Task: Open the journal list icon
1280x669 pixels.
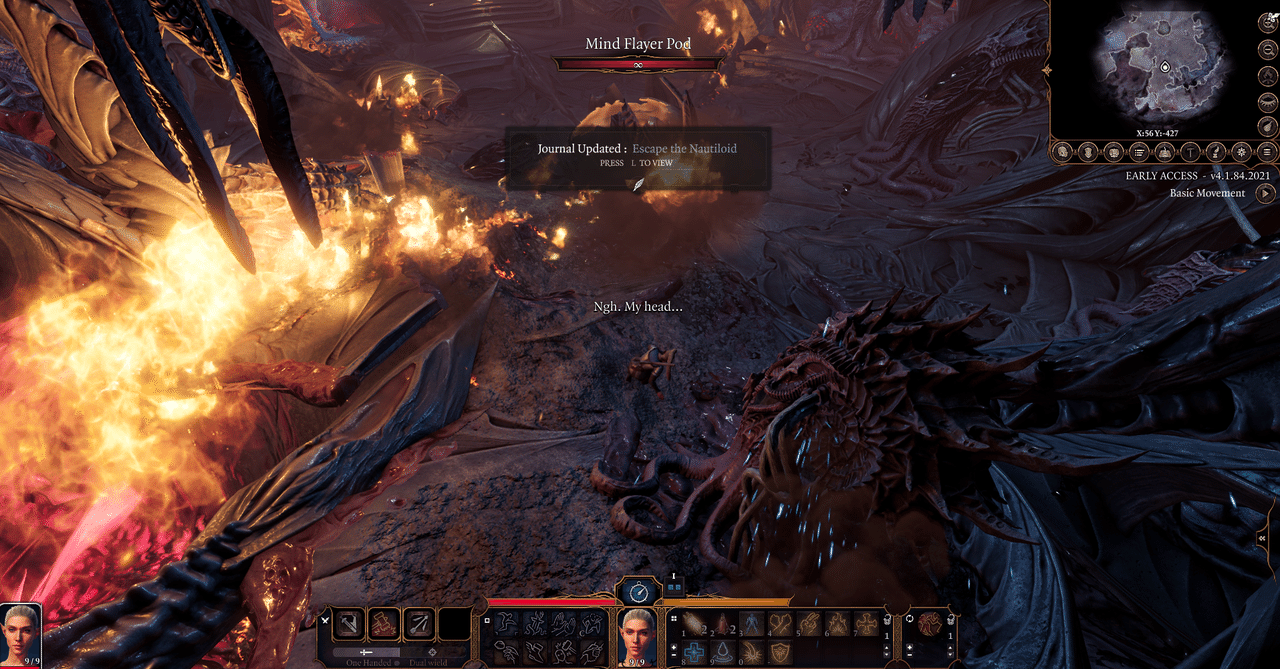Action: (x=1139, y=152)
